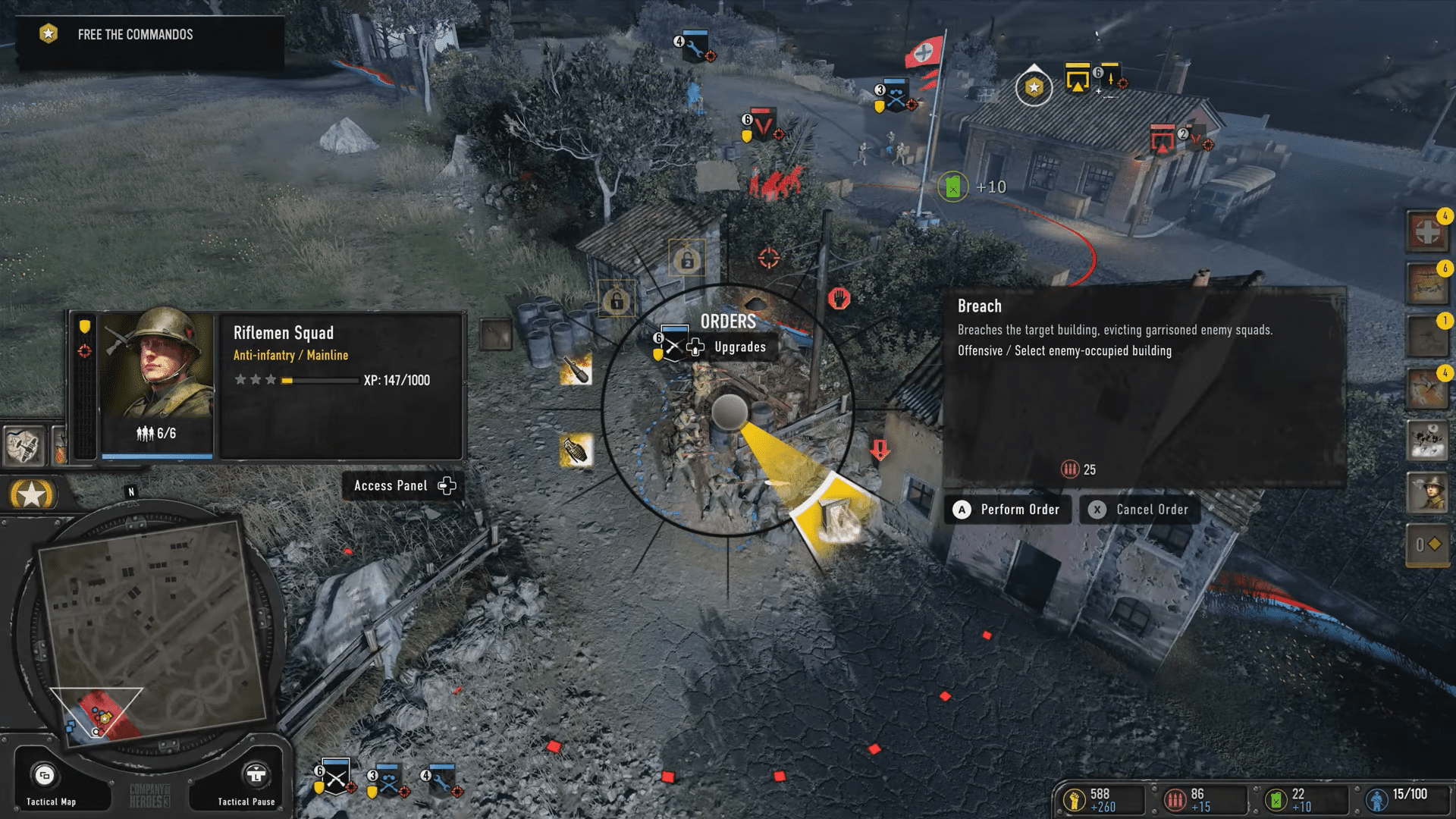Choose the stick grenade order icon
Screen dimensions: 1456x819
[x=576, y=370]
